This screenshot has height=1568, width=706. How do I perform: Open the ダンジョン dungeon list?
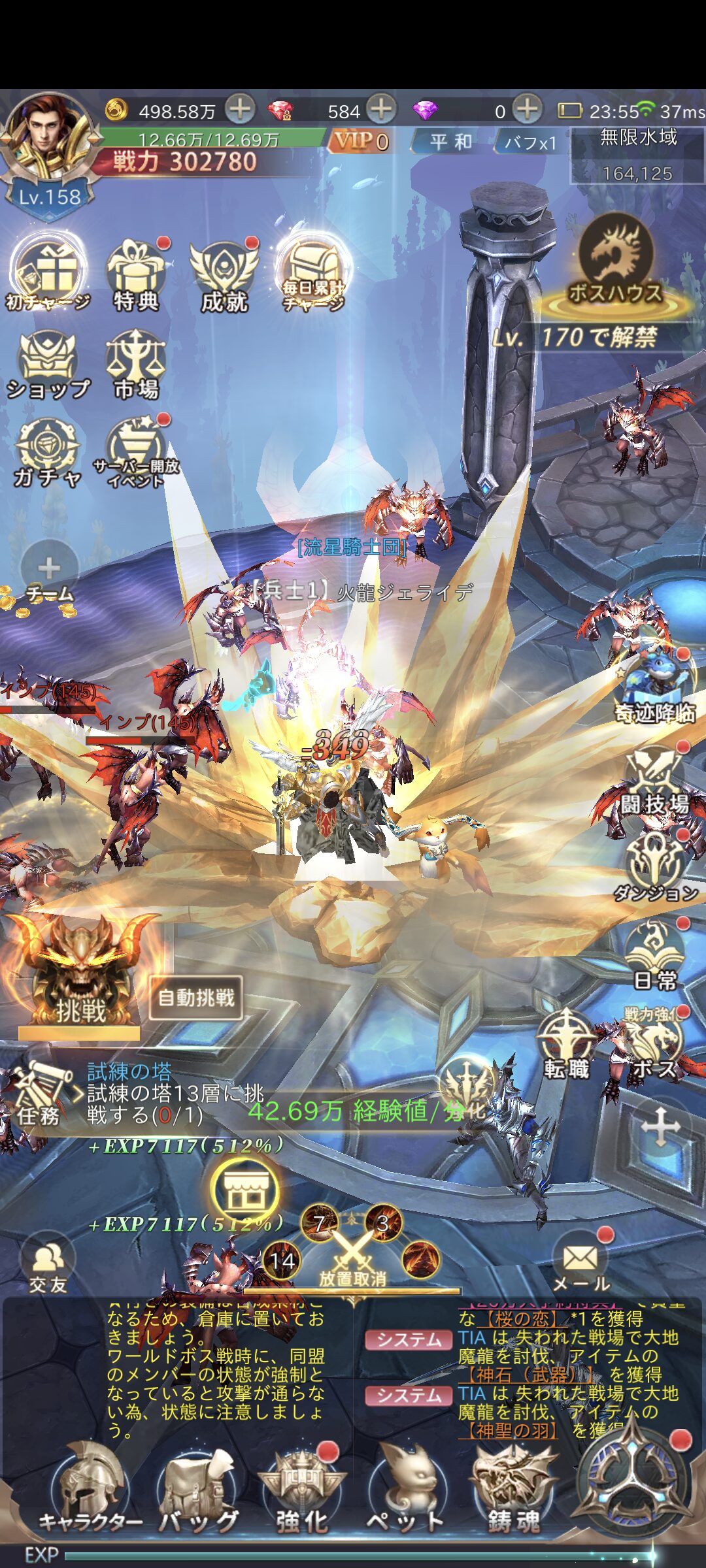point(655,869)
